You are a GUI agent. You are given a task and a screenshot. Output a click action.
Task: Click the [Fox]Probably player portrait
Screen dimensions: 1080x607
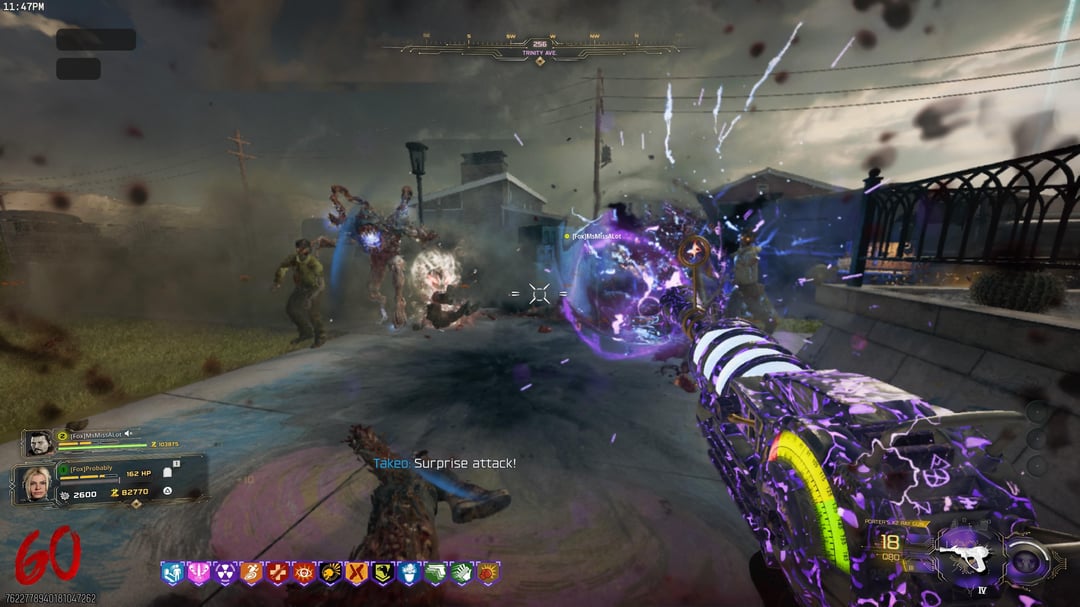[x=34, y=484]
